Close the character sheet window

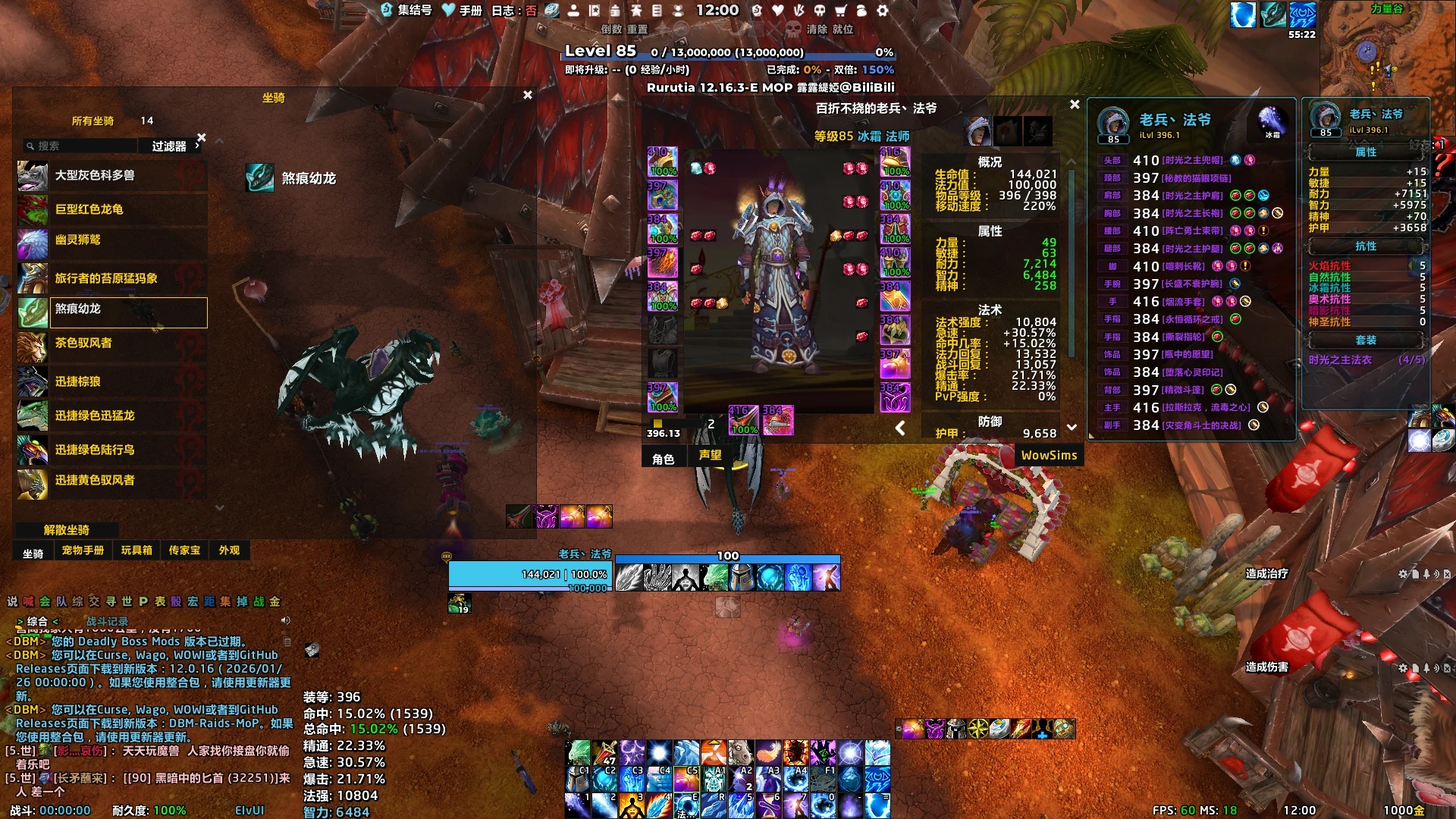coord(1075,105)
